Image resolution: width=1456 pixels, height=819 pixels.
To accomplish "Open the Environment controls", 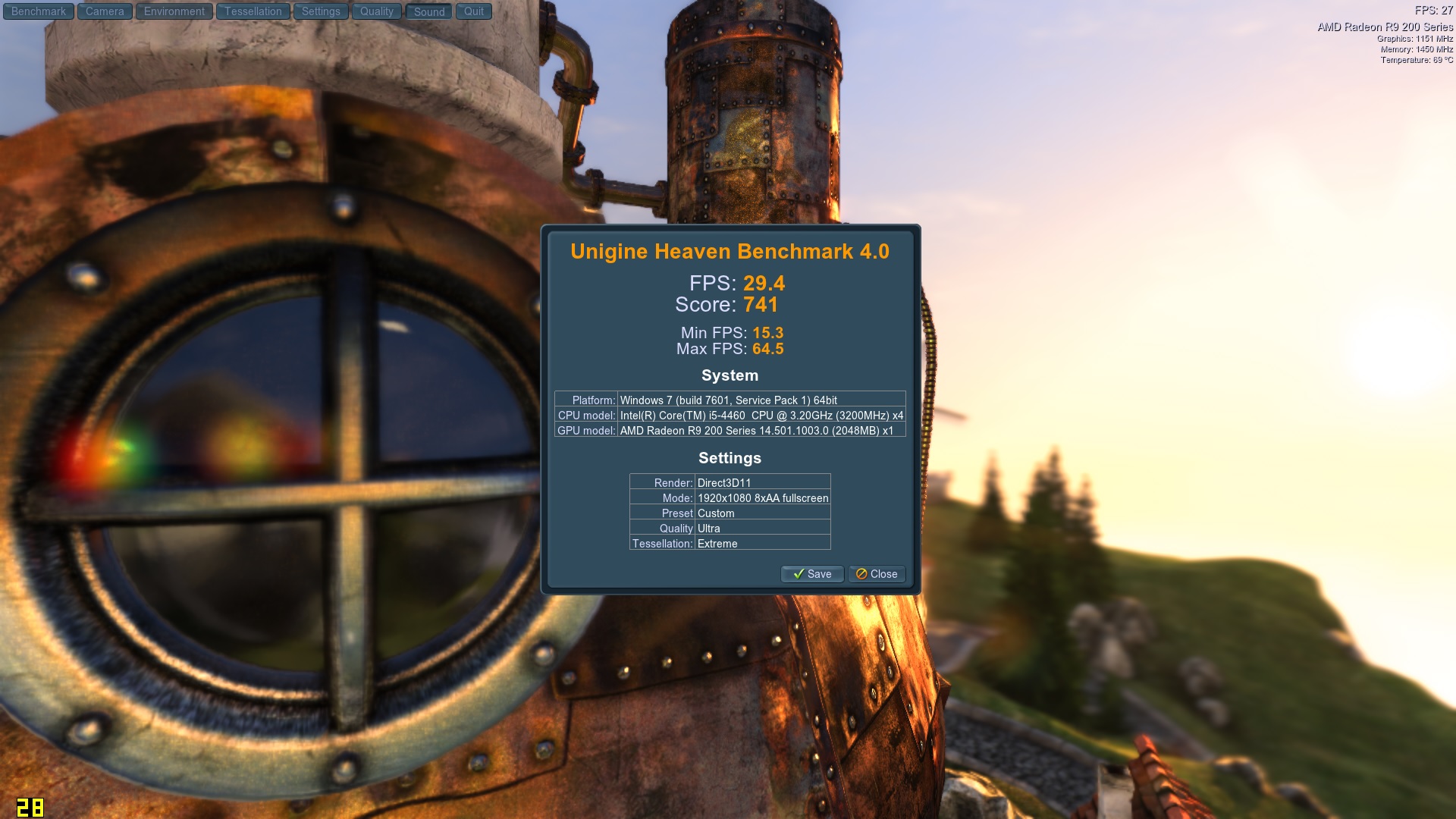I will (174, 11).
